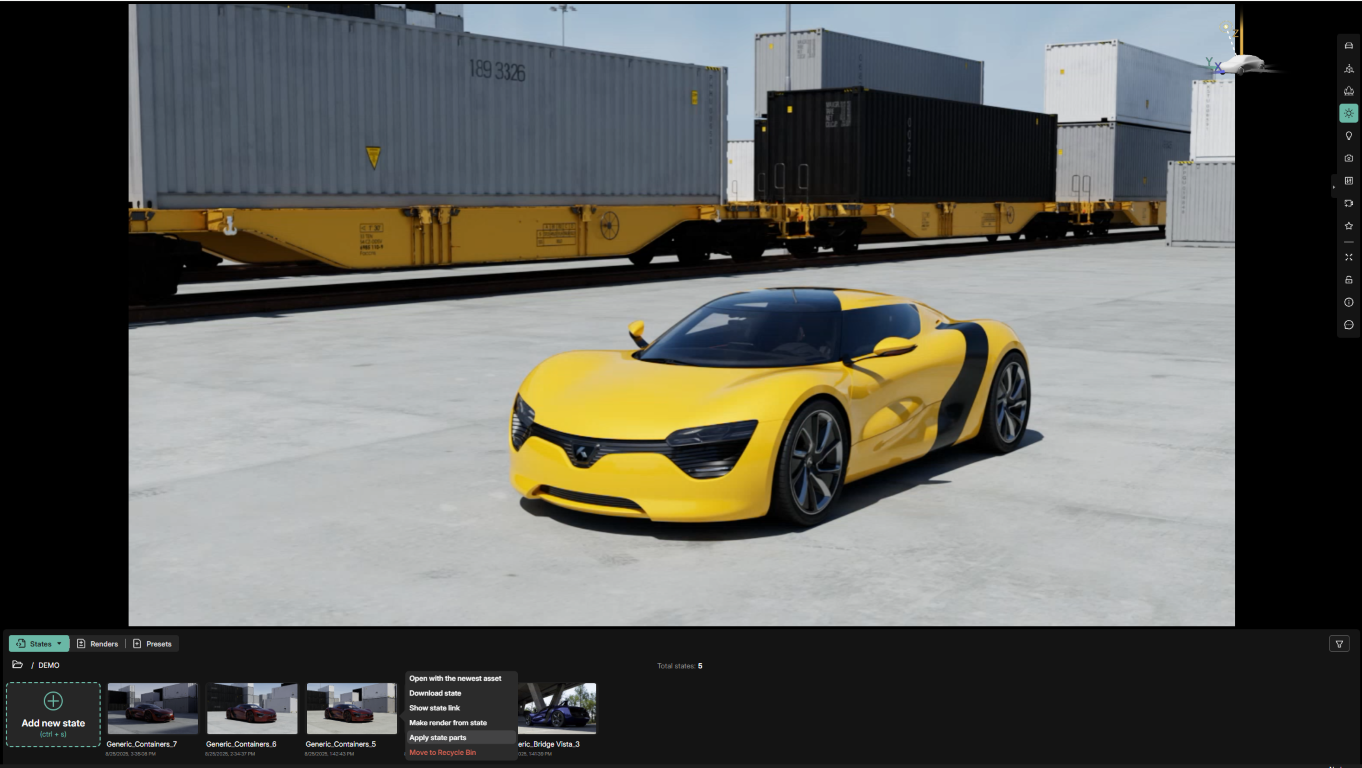The width and height of the screenshot is (1362, 768).
Task: Choose Show state link
Action: [x=434, y=708]
